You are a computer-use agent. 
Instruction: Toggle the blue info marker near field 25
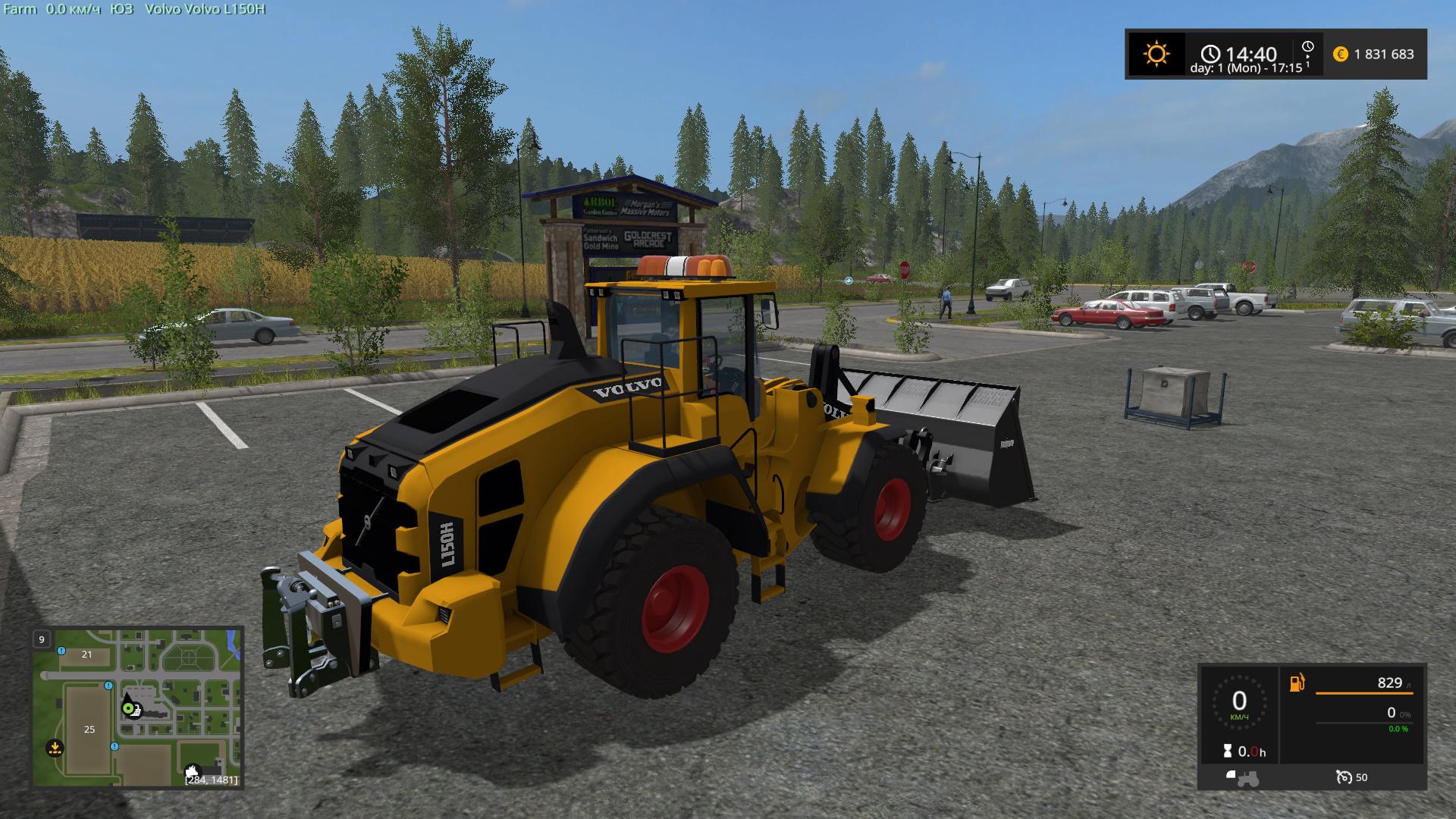point(108,686)
